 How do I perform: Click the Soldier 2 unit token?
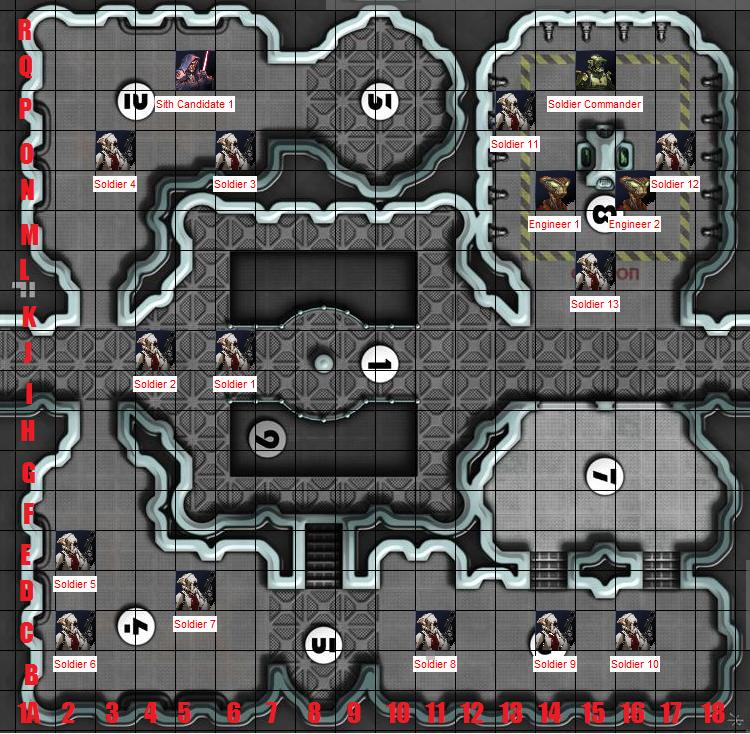[x=155, y=350]
